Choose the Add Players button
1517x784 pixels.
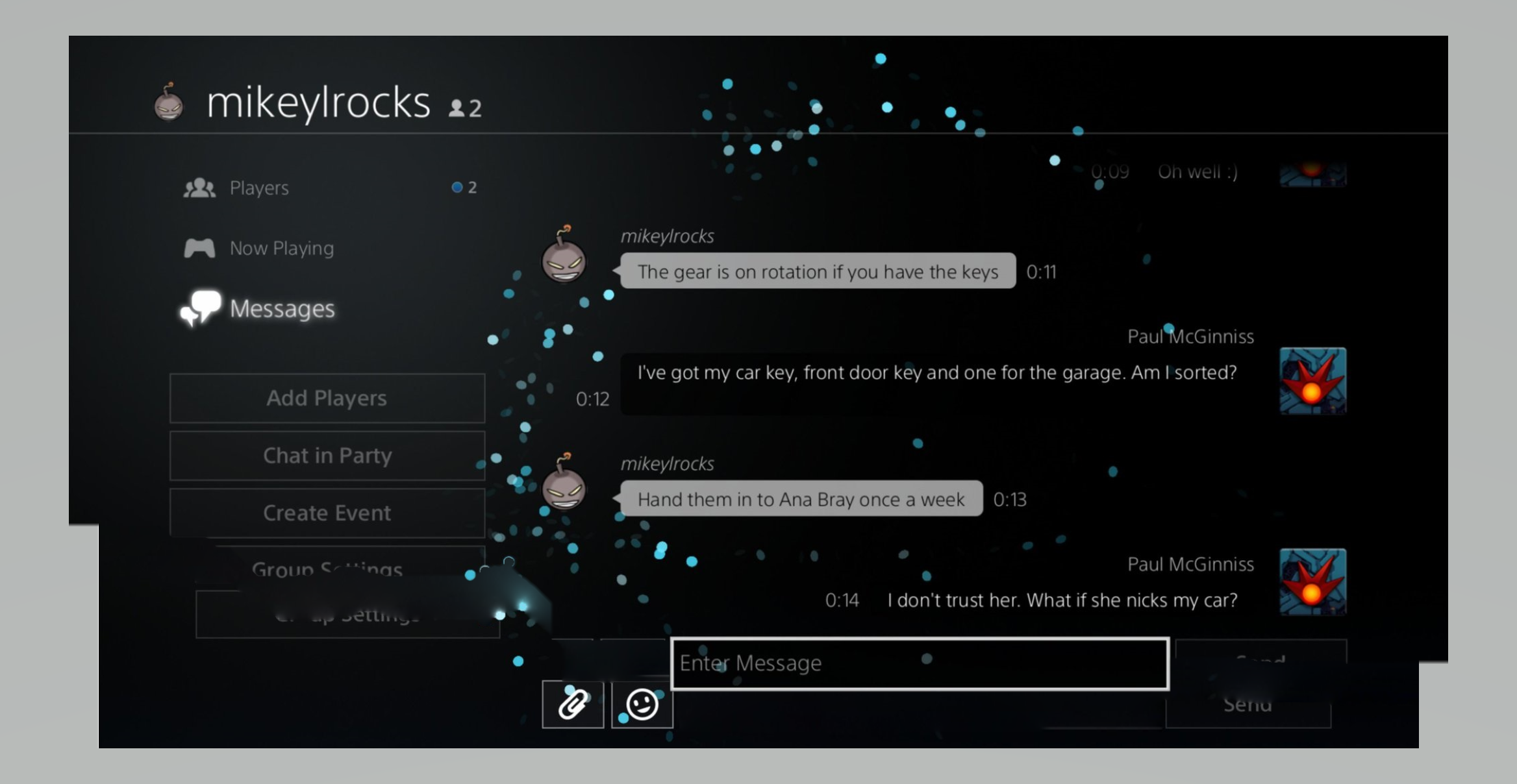coord(327,398)
